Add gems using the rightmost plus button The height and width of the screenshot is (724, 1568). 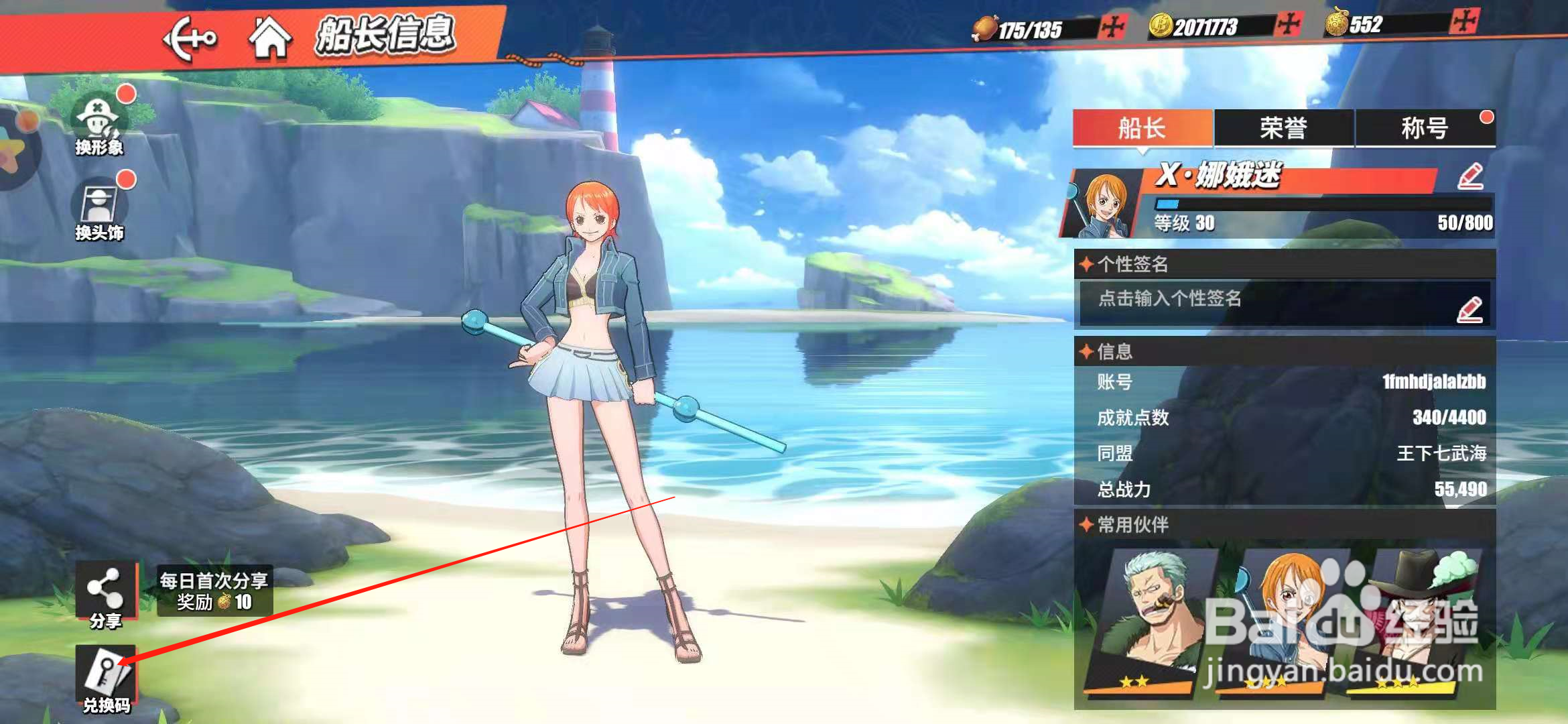[1463, 21]
